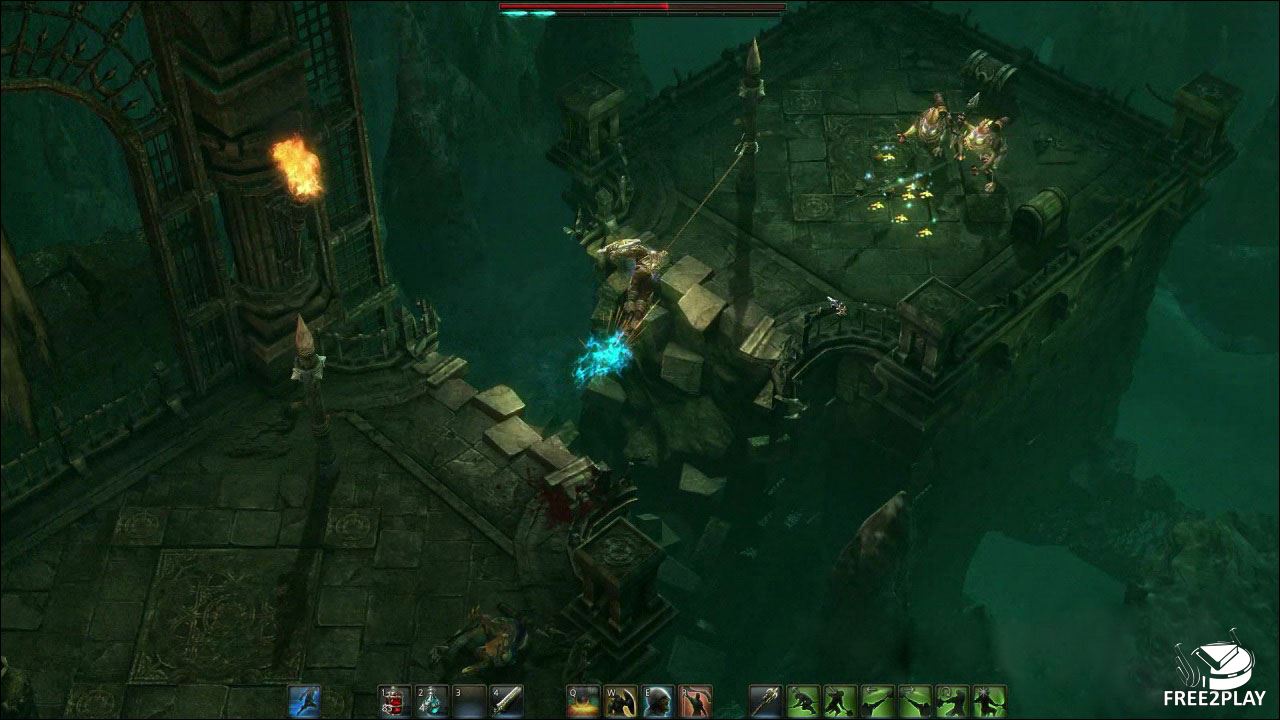Use the red health potion in slot 1
Viewport: 1280px width, 720px height.
(x=394, y=700)
